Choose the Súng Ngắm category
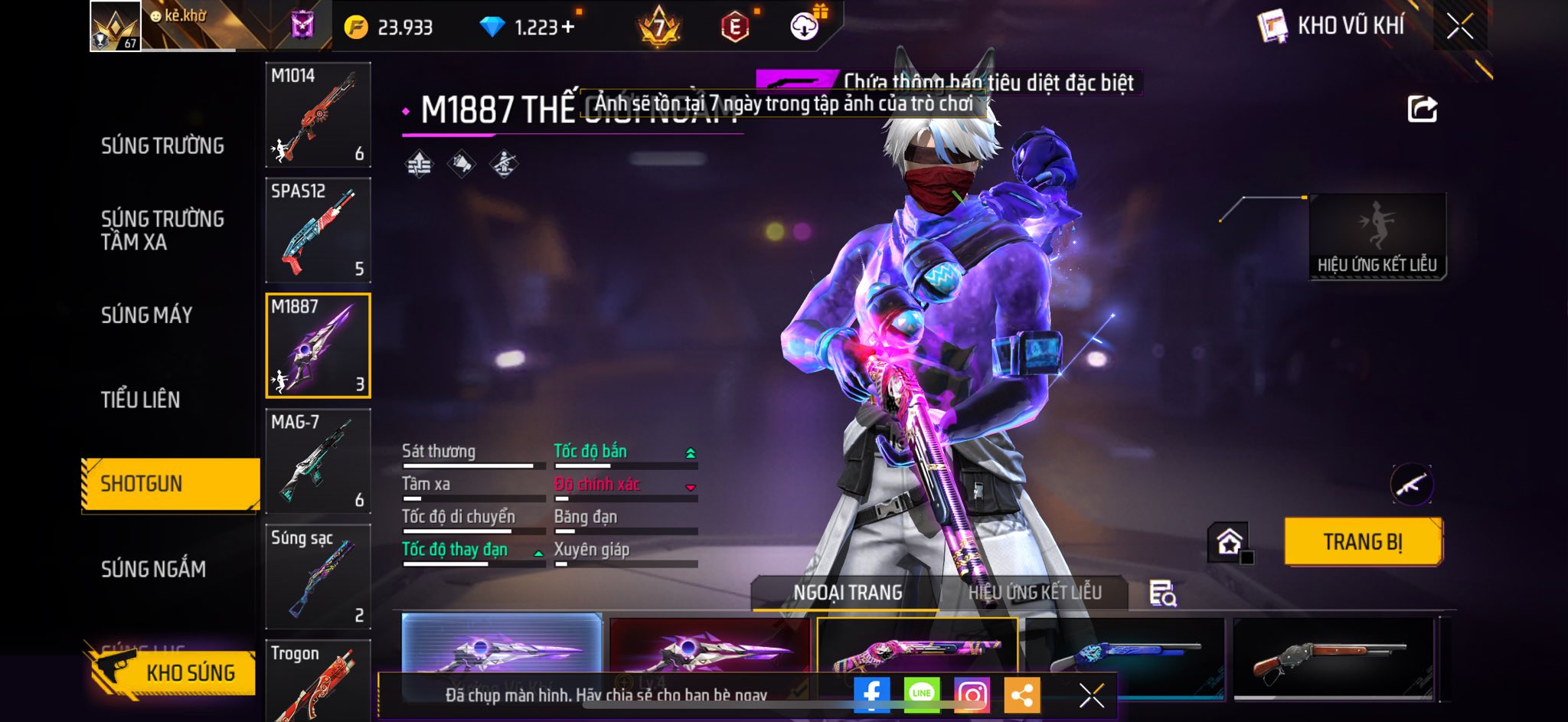Image resolution: width=1568 pixels, height=722 pixels. pyautogui.click(x=153, y=568)
